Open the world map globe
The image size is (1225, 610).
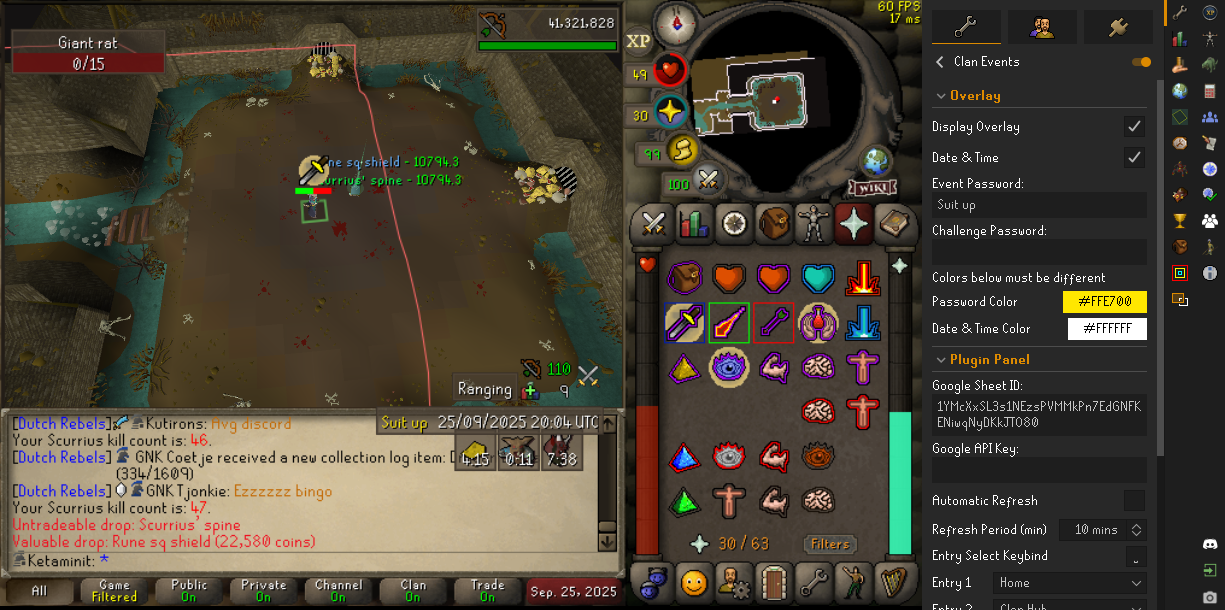pyautogui.click(x=876, y=161)
